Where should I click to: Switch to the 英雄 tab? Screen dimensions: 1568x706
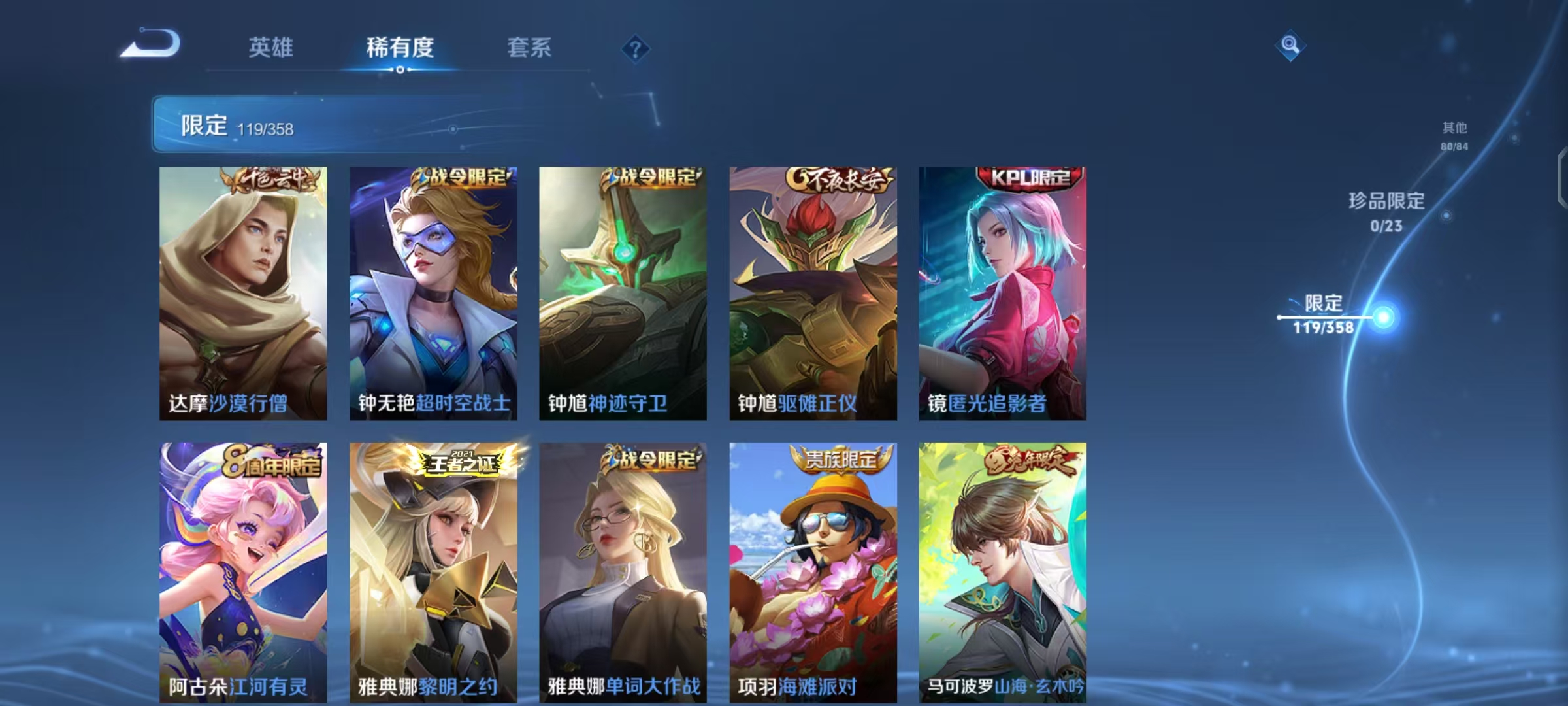(x=271, y=47)
